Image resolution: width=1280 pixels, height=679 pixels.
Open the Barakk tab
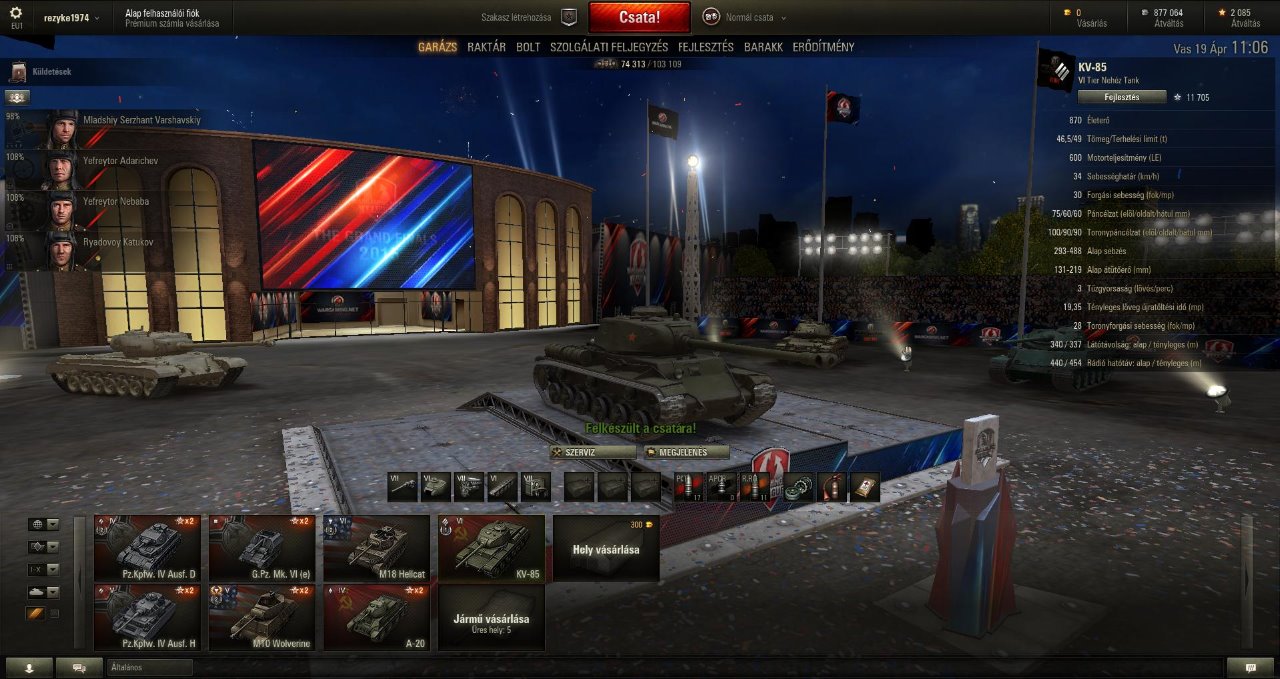tap(763, 47)
